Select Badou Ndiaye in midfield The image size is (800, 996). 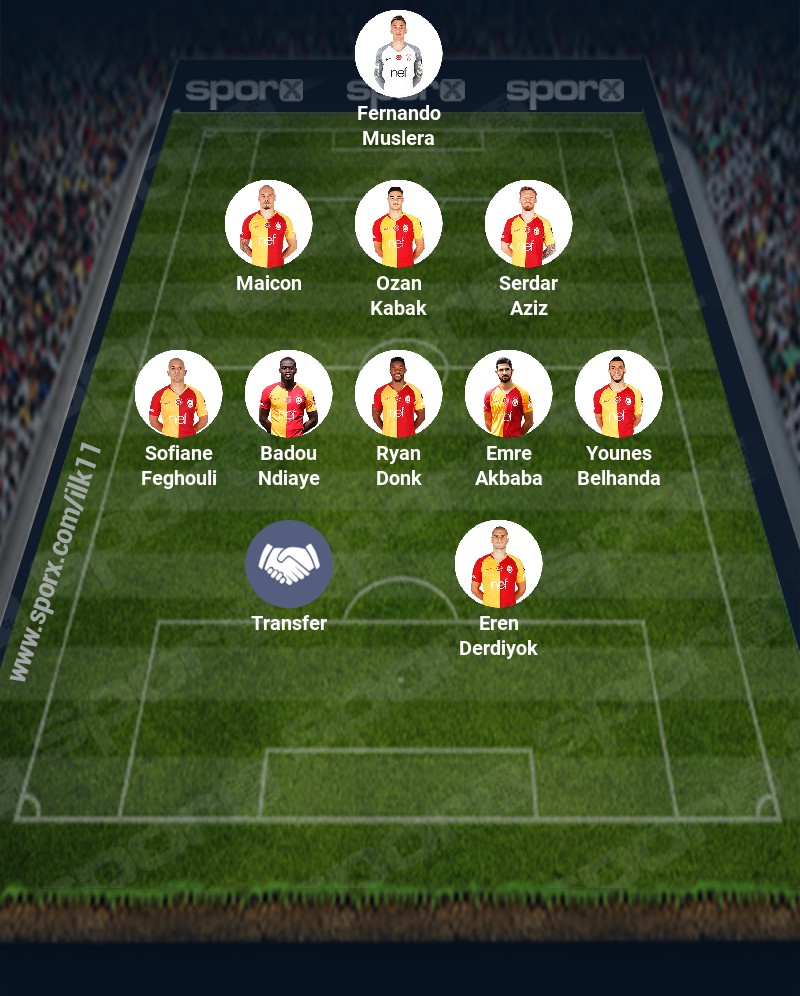pos(289,394)
